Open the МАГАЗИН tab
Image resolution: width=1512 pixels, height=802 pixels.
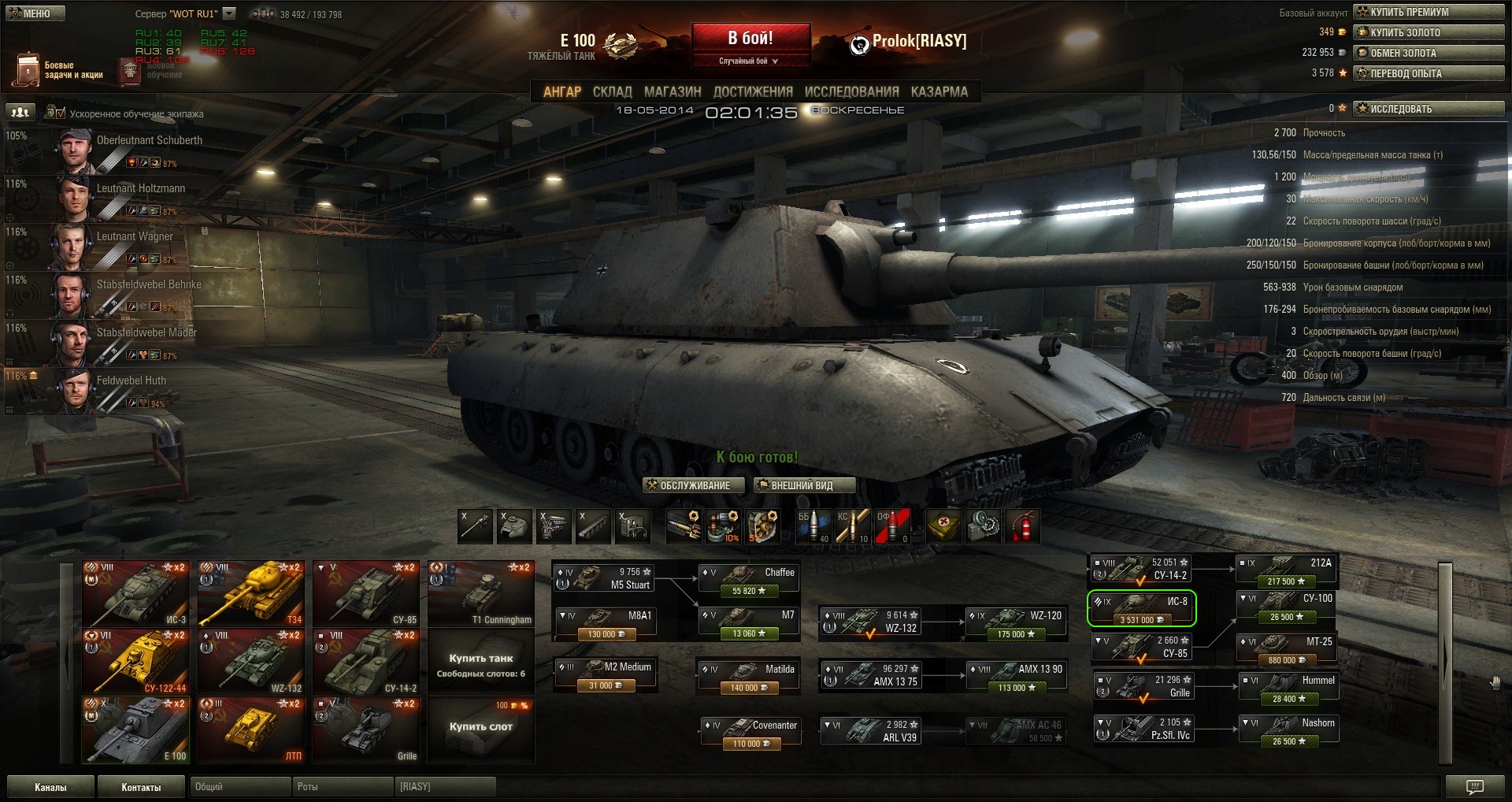click(672, 92)
